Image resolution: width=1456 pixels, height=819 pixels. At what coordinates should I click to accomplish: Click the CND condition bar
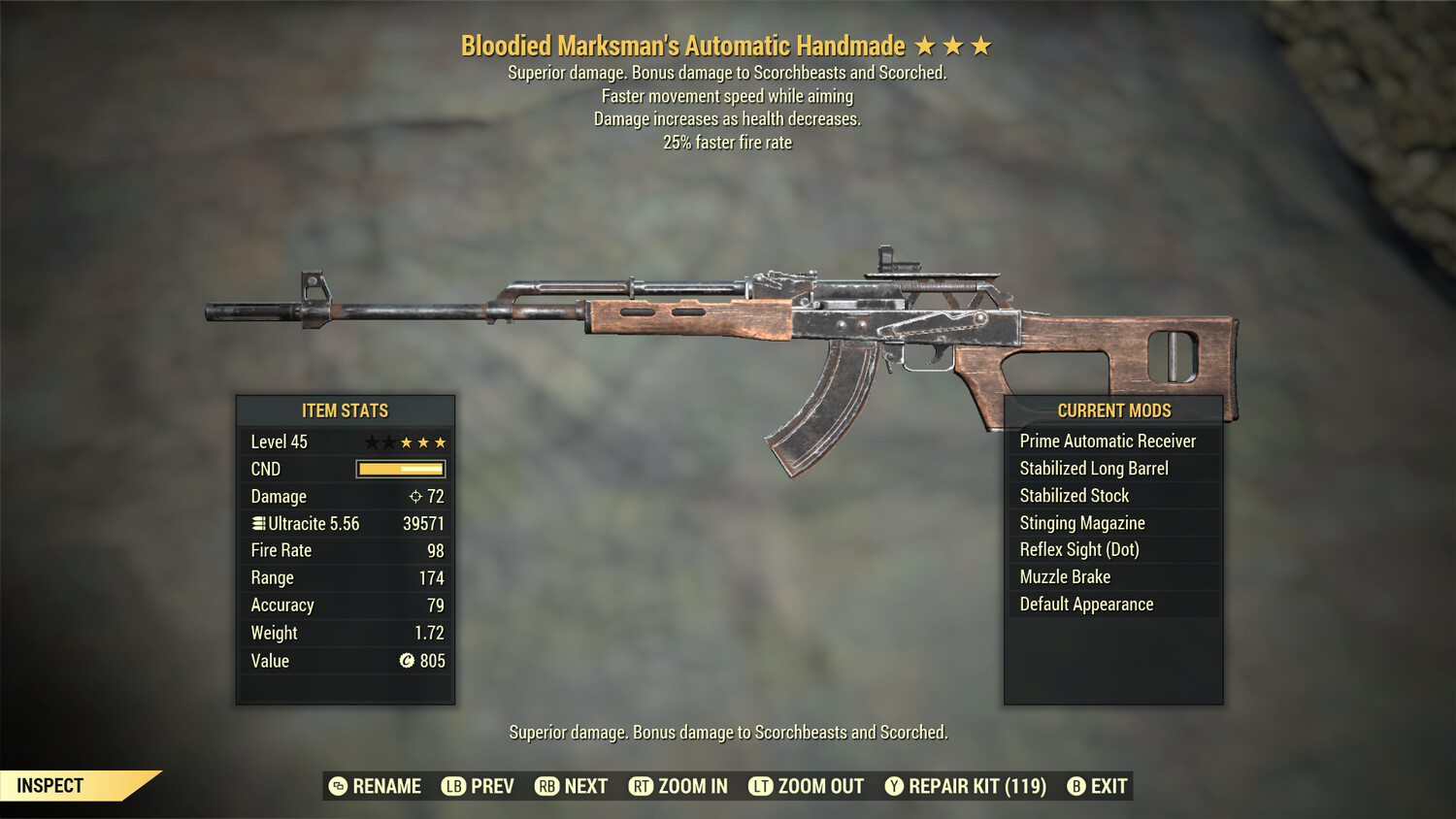coord(401,469)
